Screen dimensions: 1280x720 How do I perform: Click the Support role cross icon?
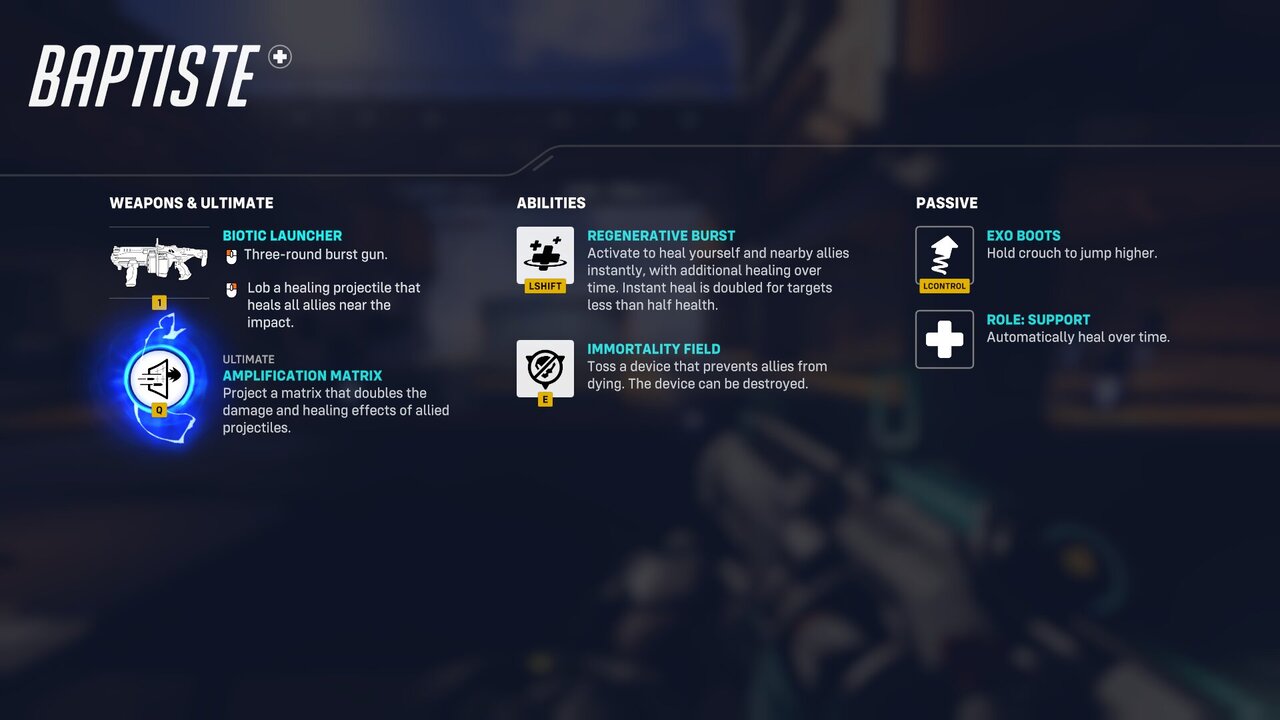tap(944, 339)
